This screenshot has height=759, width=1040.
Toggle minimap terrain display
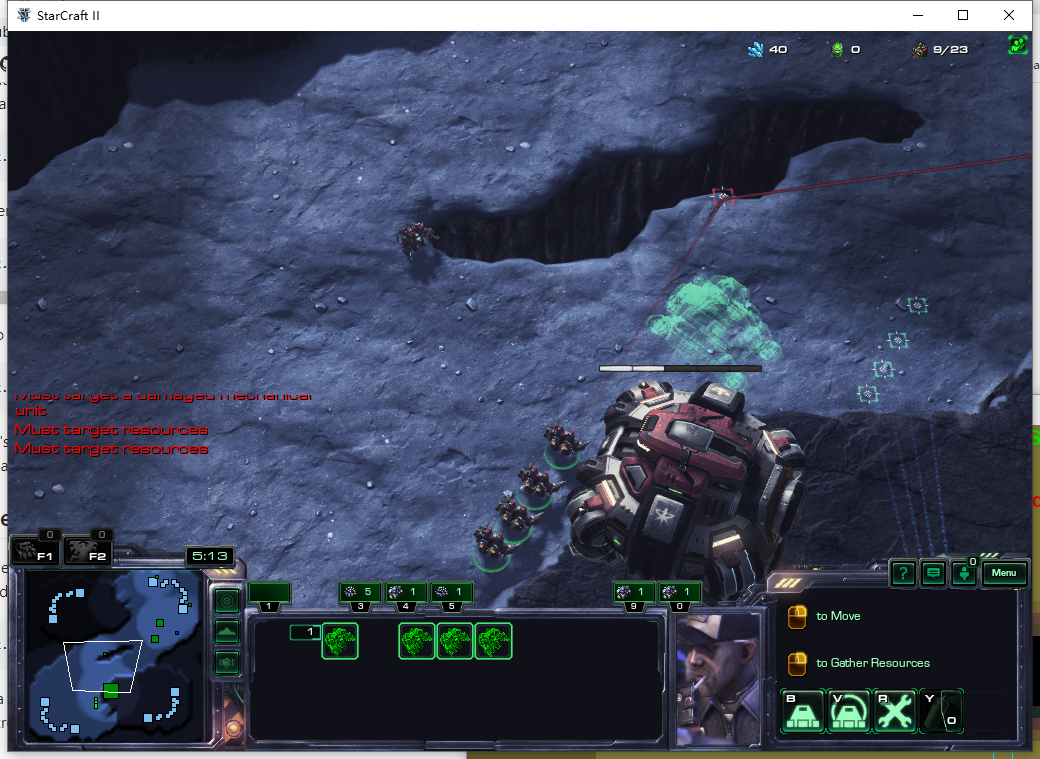pyautogui.click(x=227, y=632)
